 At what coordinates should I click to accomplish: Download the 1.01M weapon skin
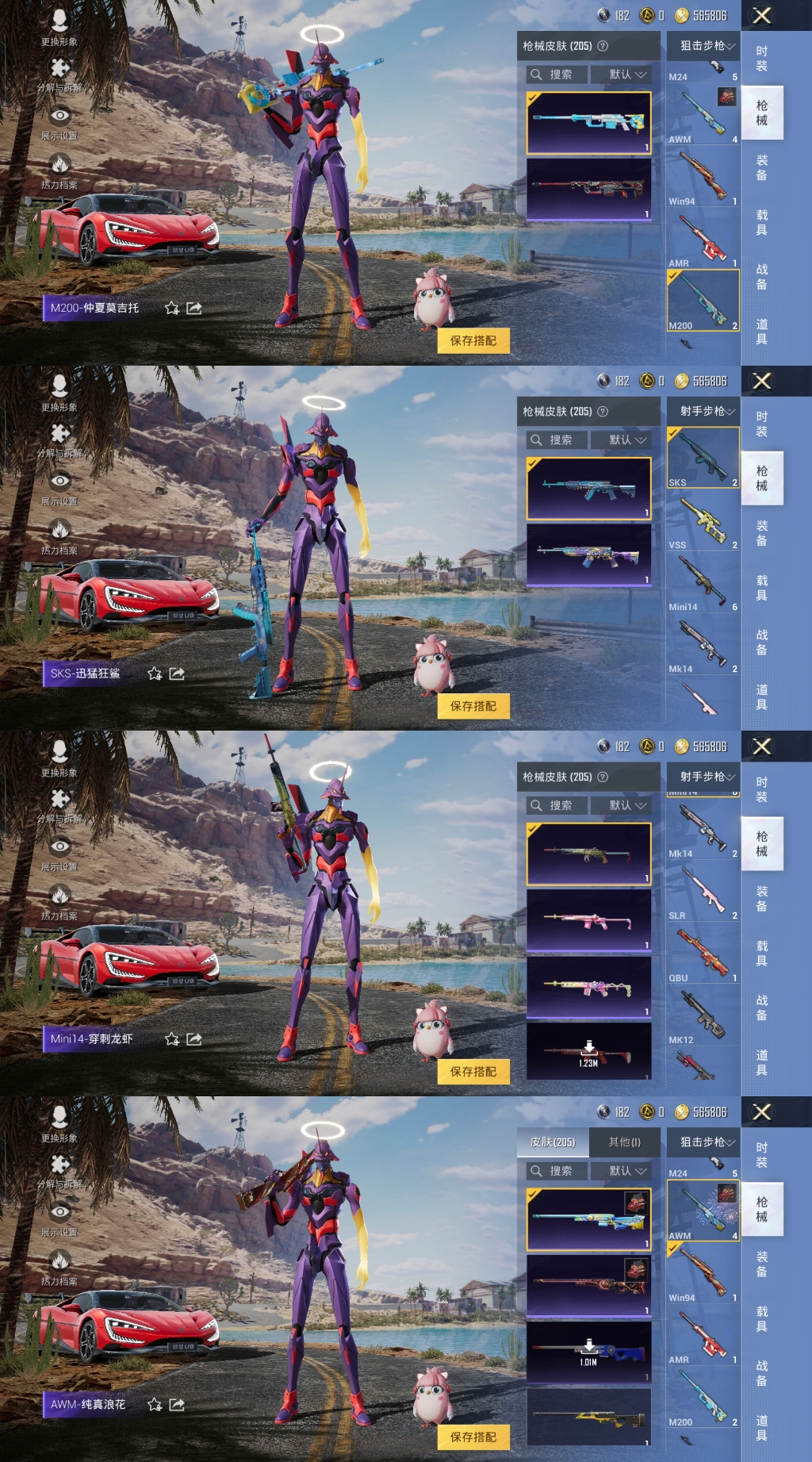pos(588,1351)
